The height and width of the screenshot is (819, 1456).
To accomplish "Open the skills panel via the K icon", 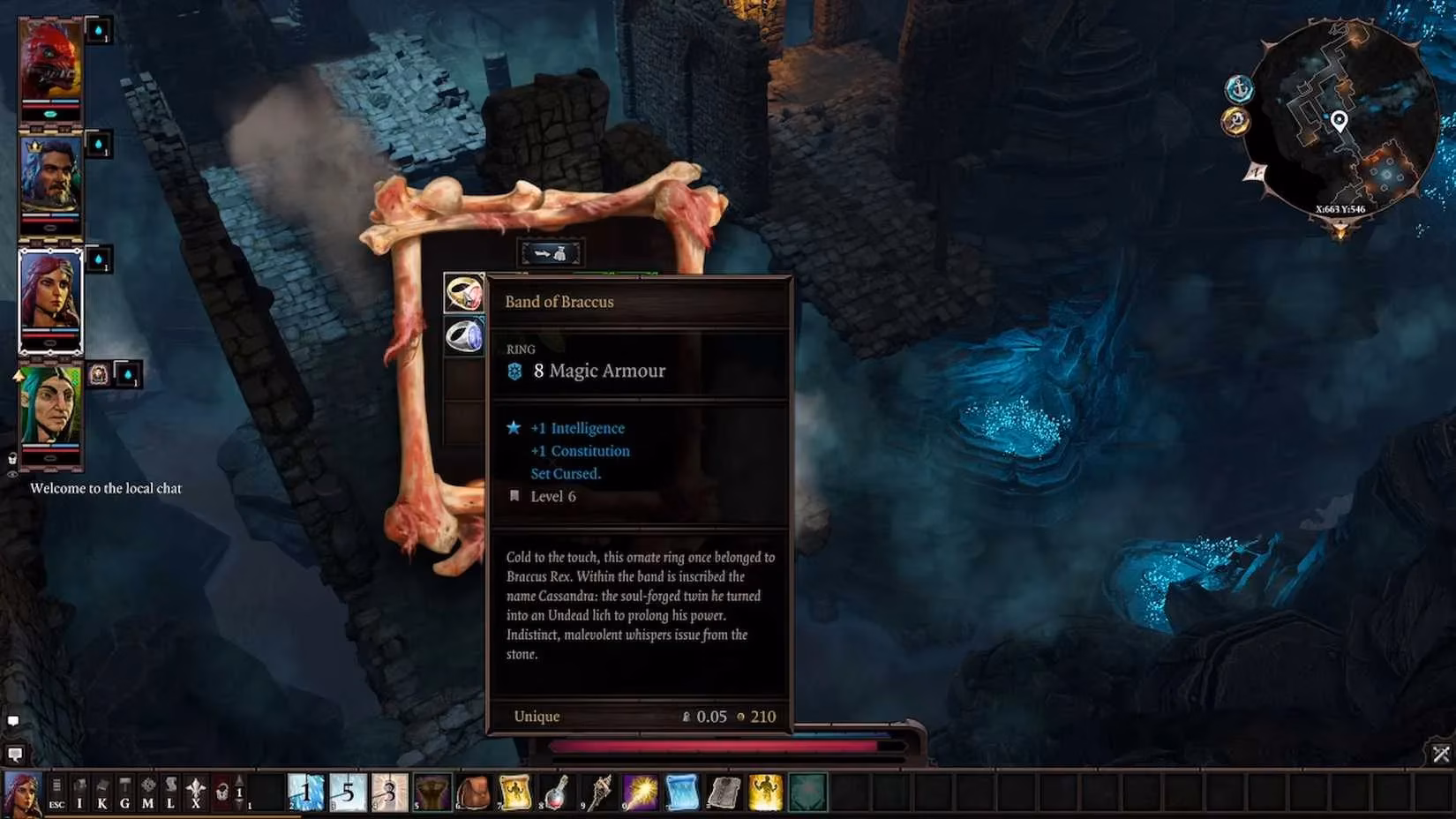I will click(x=102, y=793).
